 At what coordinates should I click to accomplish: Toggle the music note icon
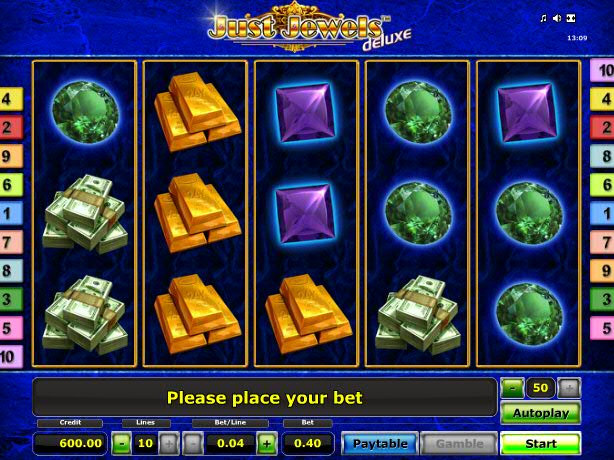[x=544, y=19]
